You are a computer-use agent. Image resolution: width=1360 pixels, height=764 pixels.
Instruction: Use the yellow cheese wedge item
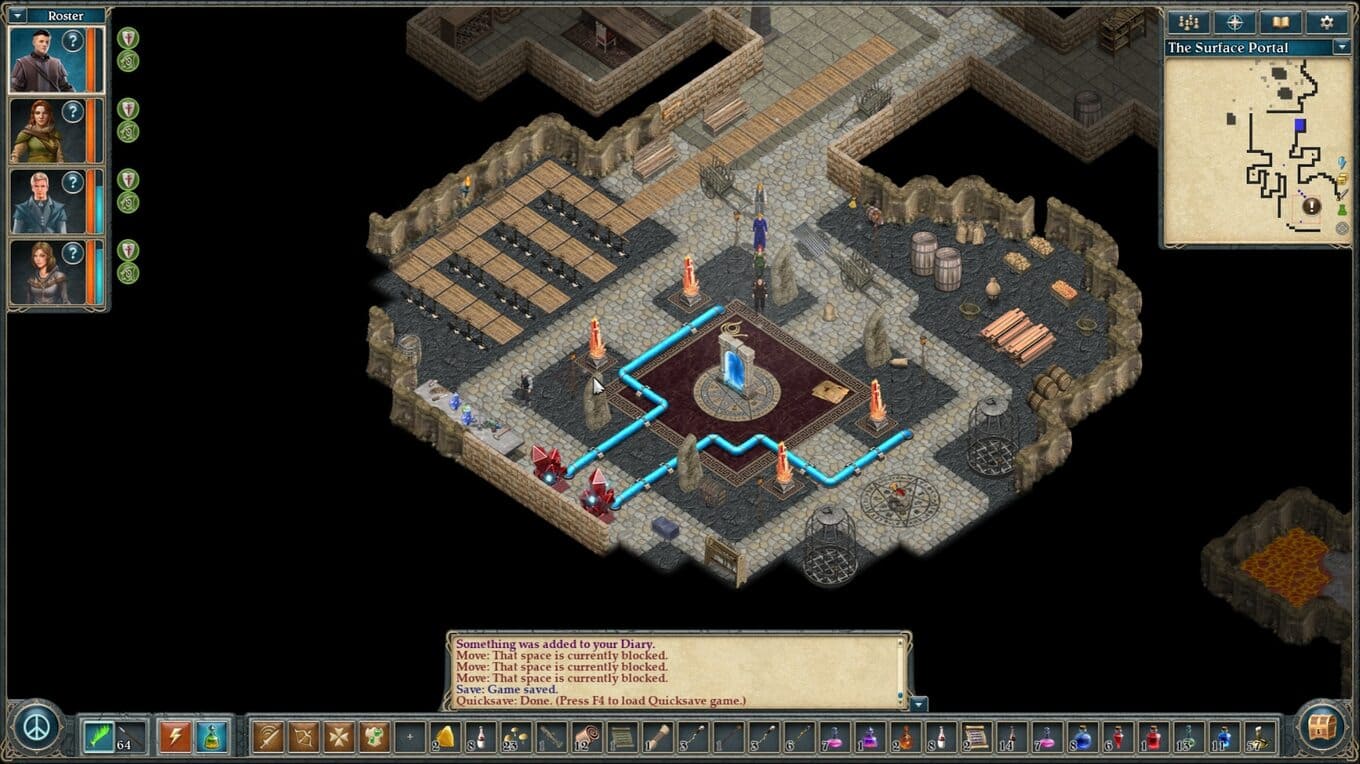click(445, 737)
